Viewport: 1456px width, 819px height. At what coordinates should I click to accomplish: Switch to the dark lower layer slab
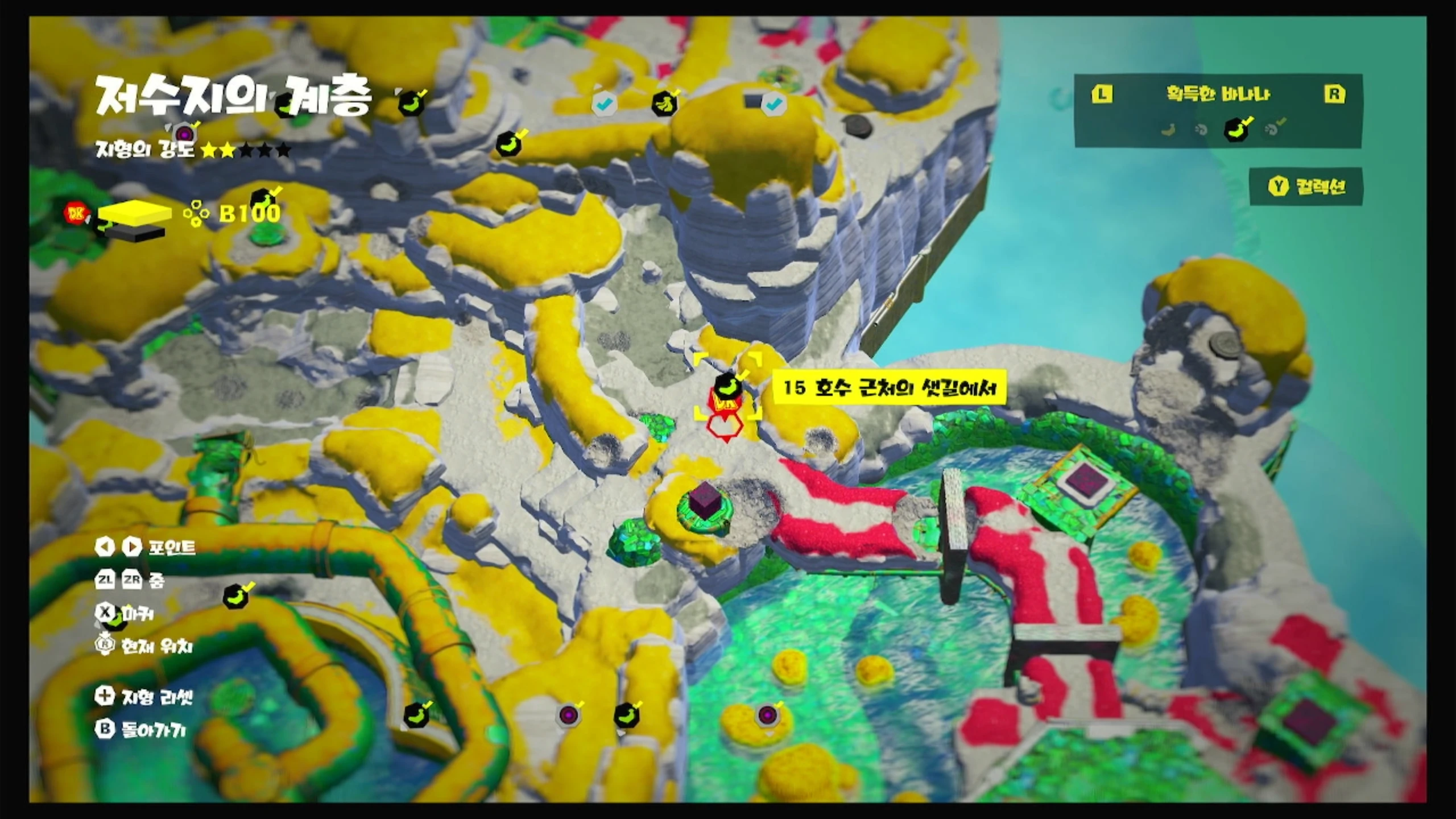136,232
